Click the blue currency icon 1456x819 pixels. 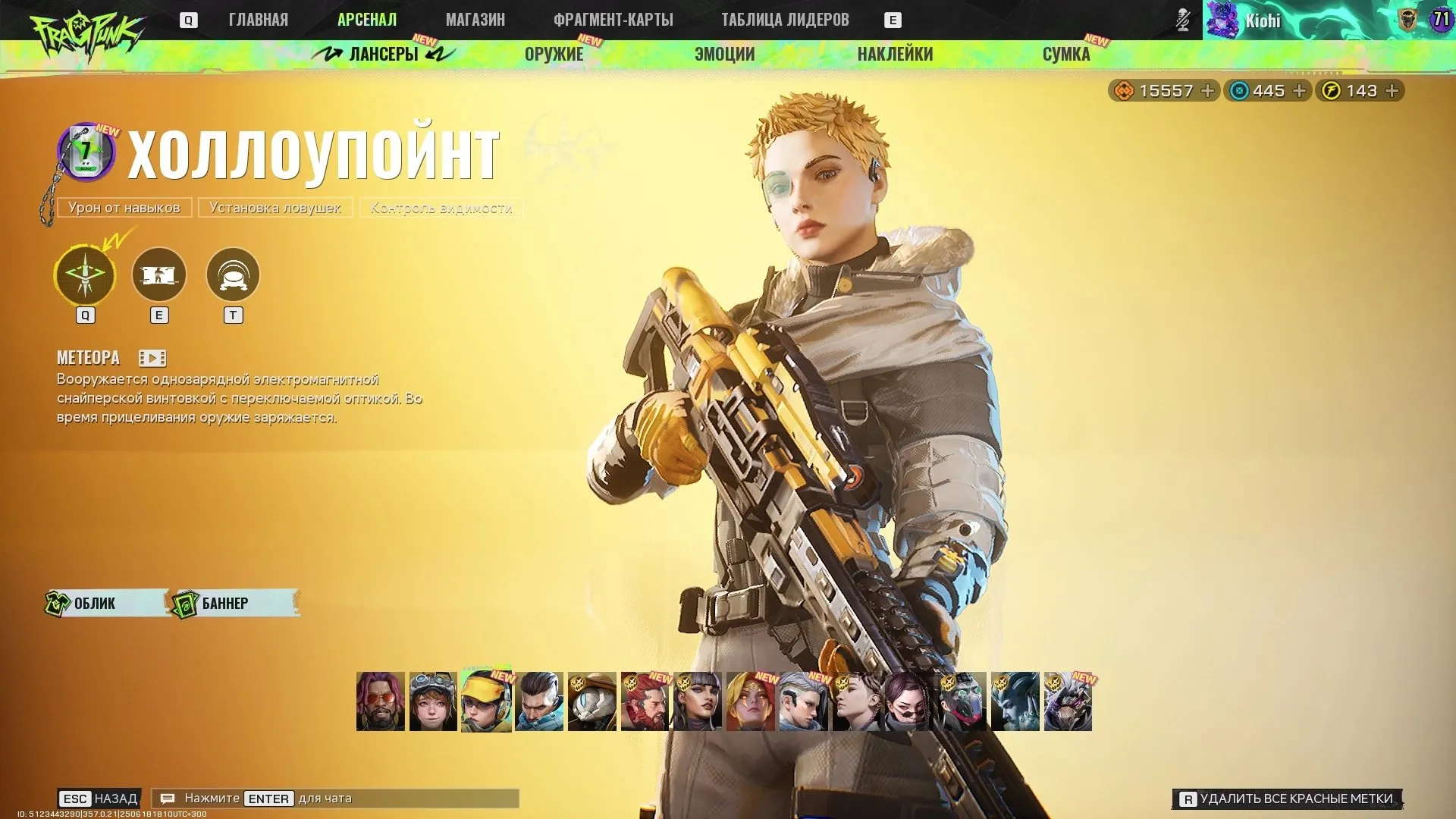pyautogui.click(x=1238, y=90)
